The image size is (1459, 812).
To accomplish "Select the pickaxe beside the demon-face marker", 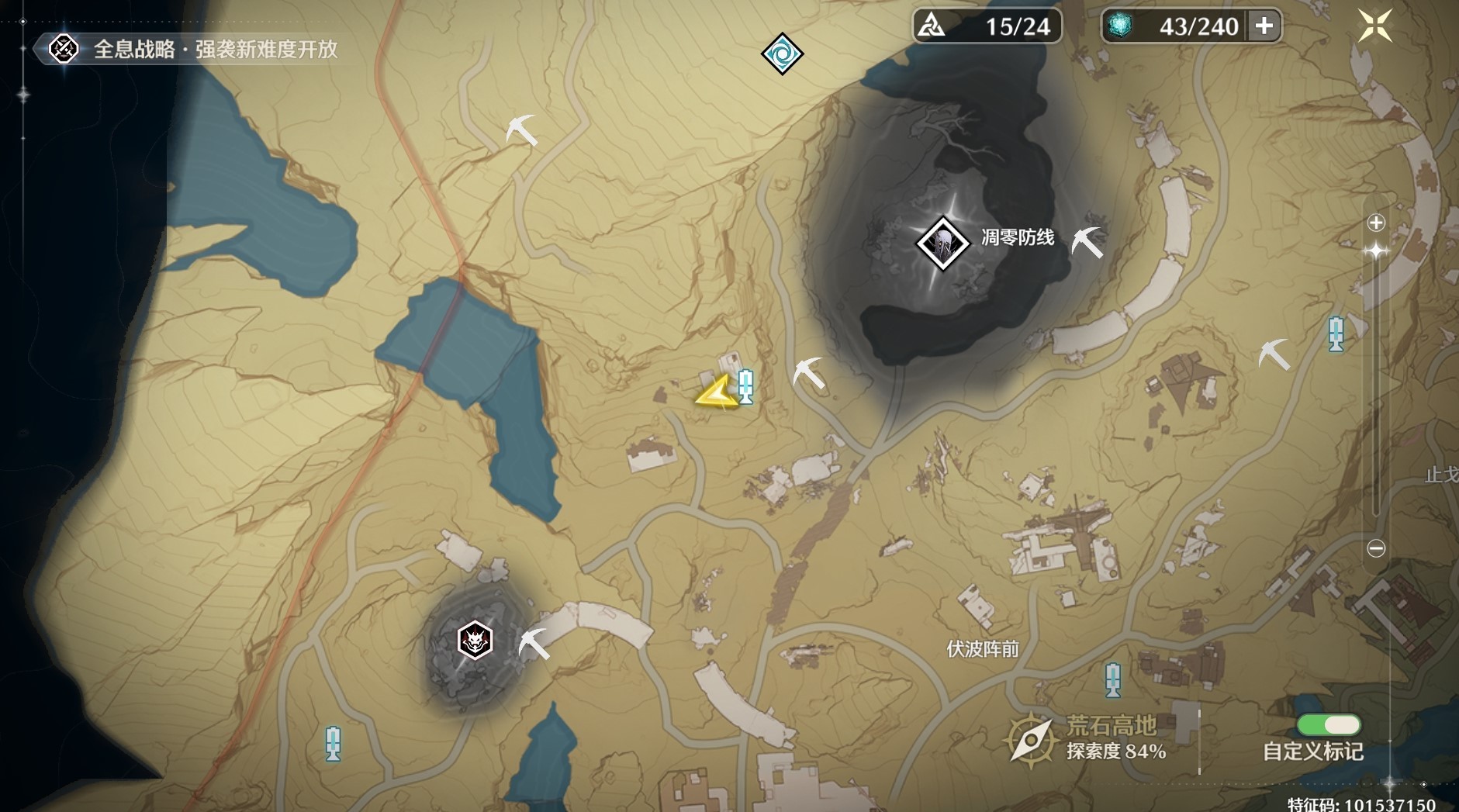I will click(534, 644).
